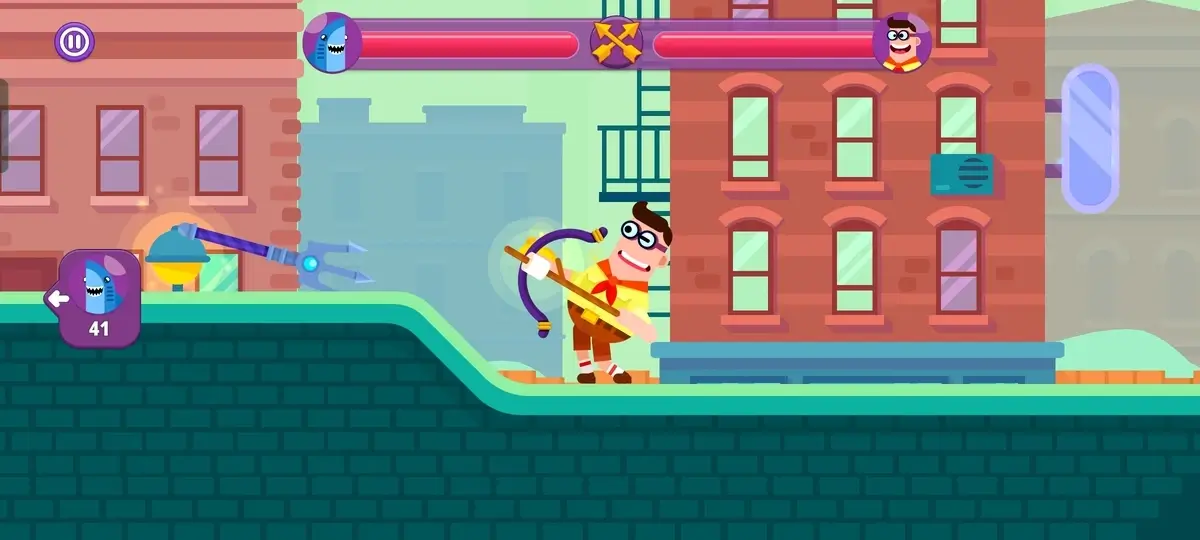Image resolution: width=1200 pixels, height=540 pixels.
Task: Pause the game with the purple button
Action: pos(73,42)
